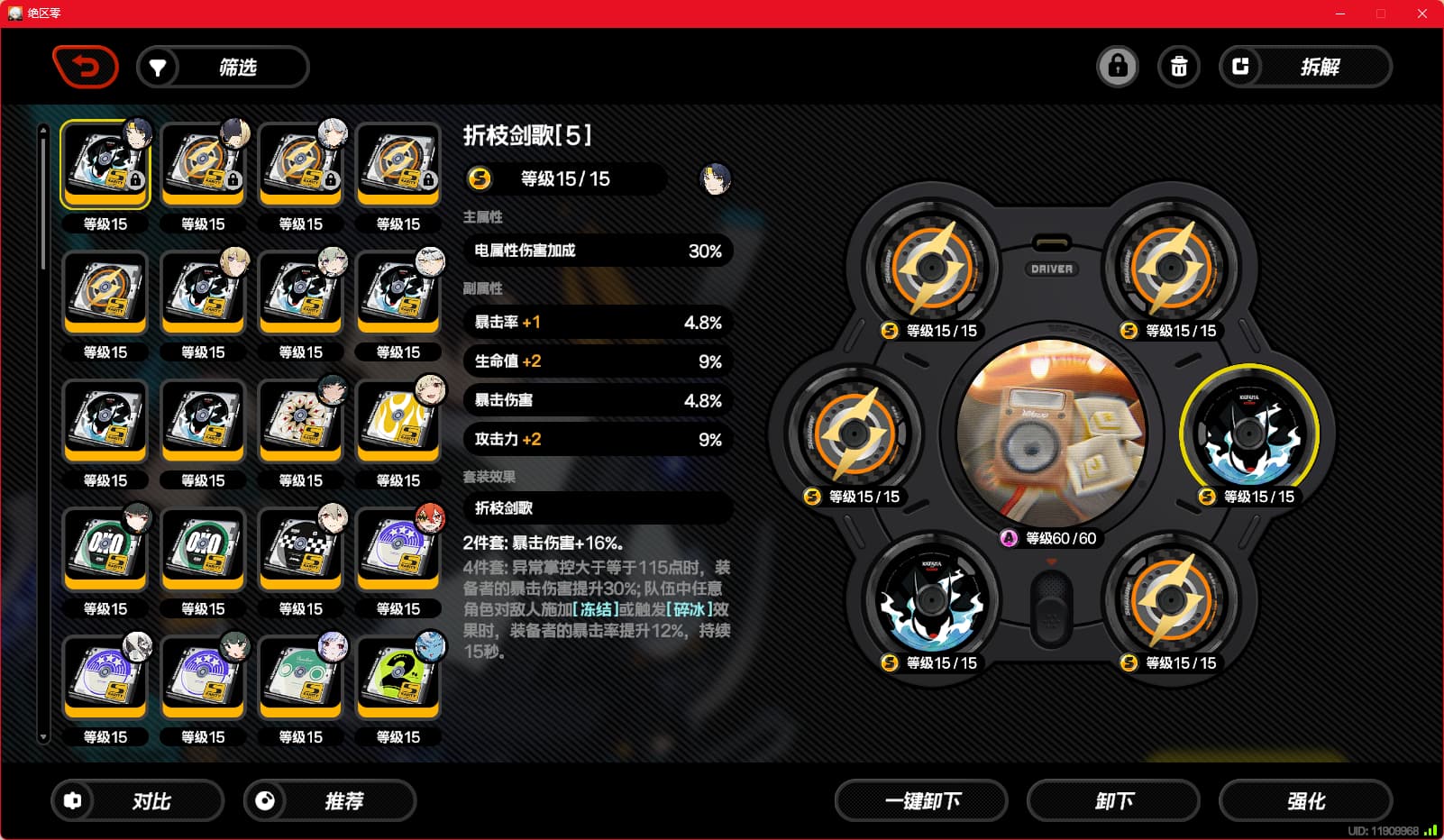This screenshot has height=840, width=1444.
Task: Minimize the game window
Action: click(x=1340, y=14)
